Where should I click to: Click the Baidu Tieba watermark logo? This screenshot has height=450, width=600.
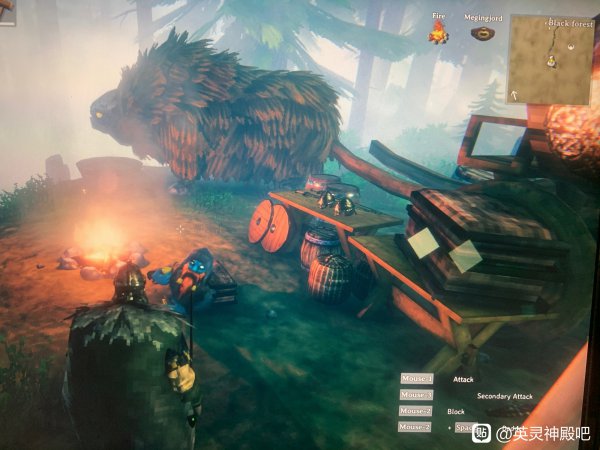pos(482,434)
